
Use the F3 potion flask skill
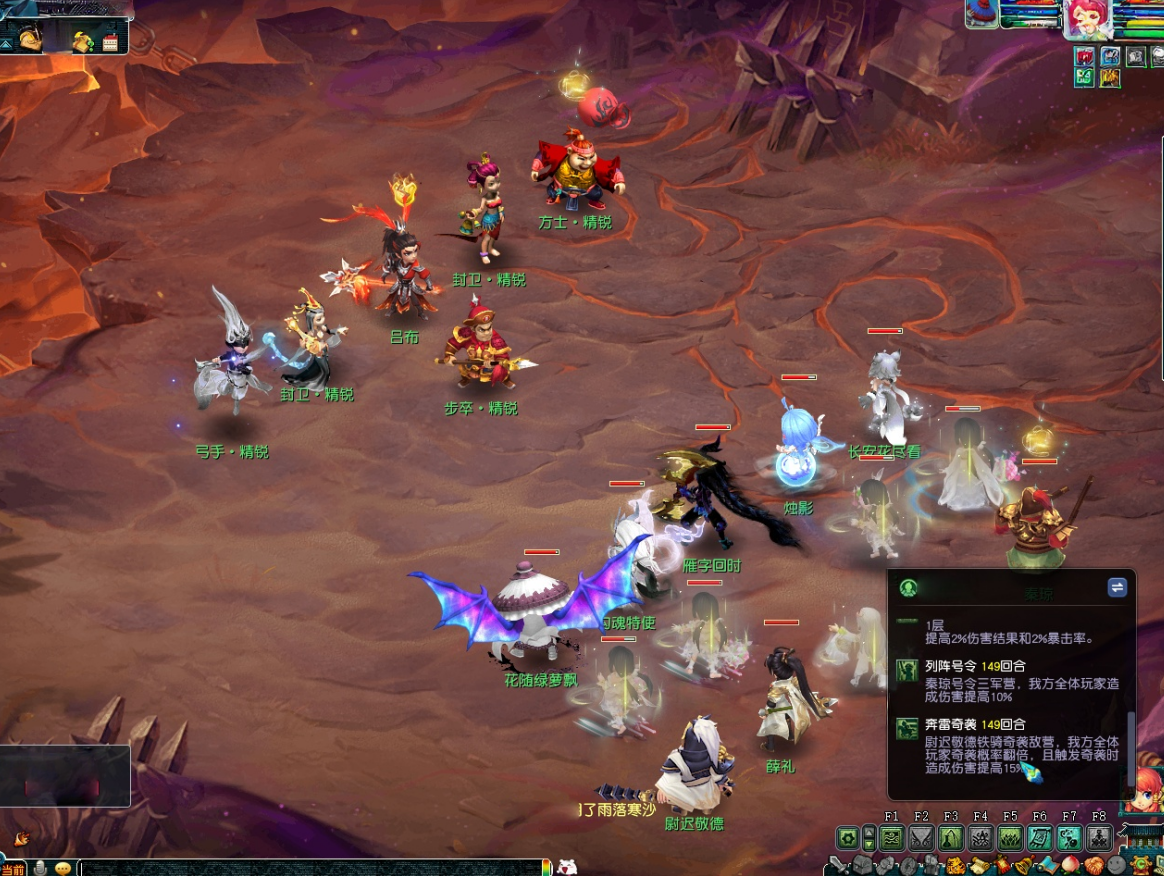(x=951, y=838)
